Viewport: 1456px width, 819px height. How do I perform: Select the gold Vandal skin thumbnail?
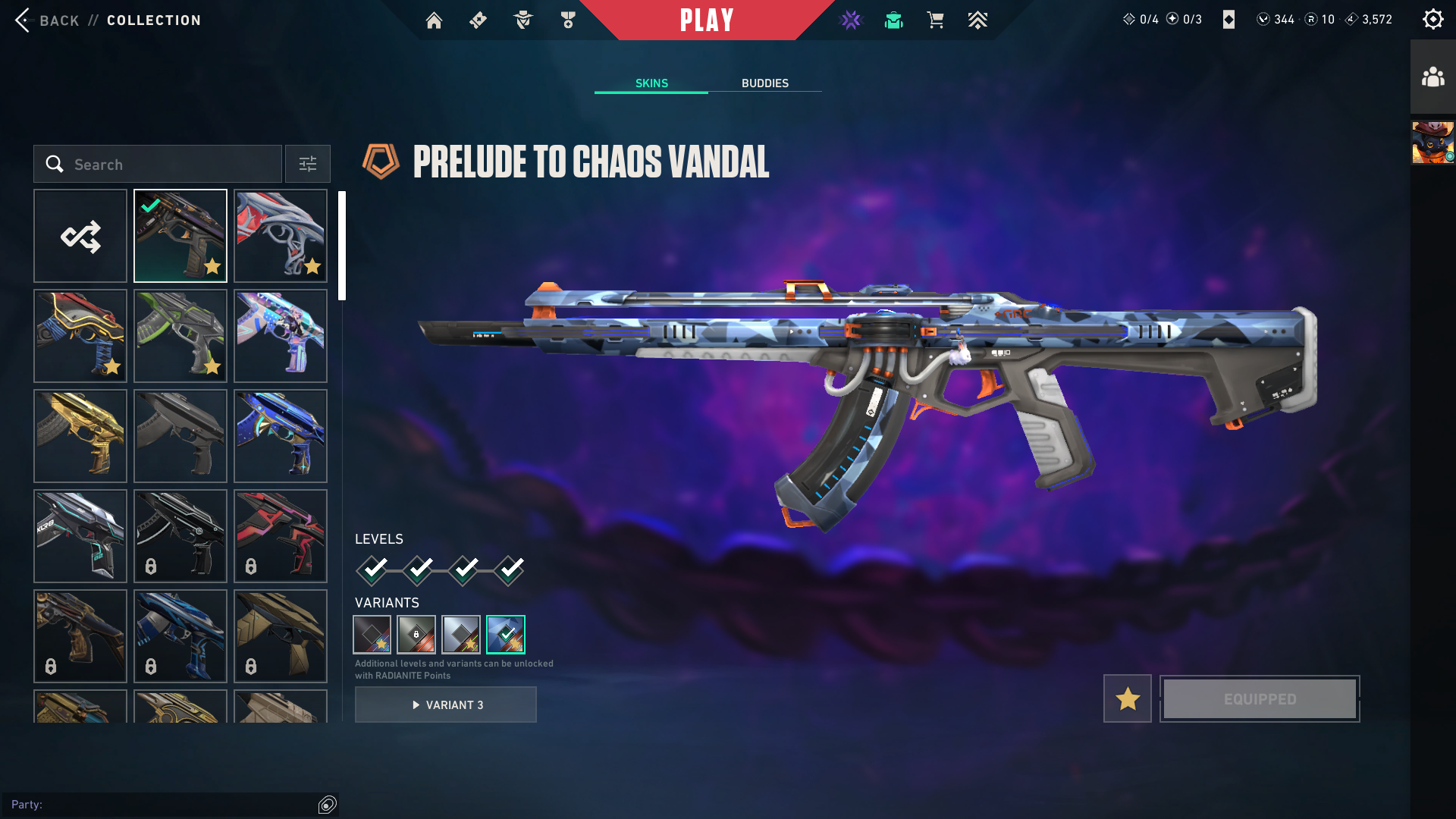pyautogui.click(x=80, y=436)
